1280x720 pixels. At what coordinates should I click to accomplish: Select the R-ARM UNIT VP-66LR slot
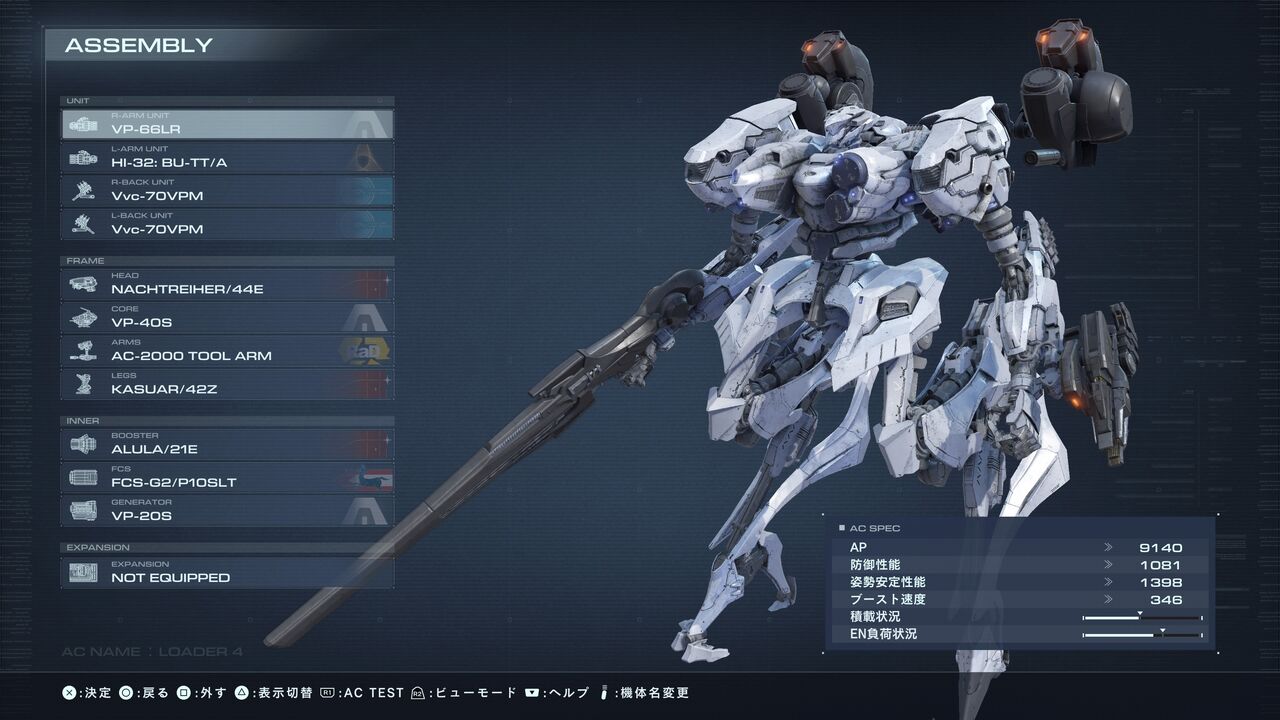click(227, 124)
